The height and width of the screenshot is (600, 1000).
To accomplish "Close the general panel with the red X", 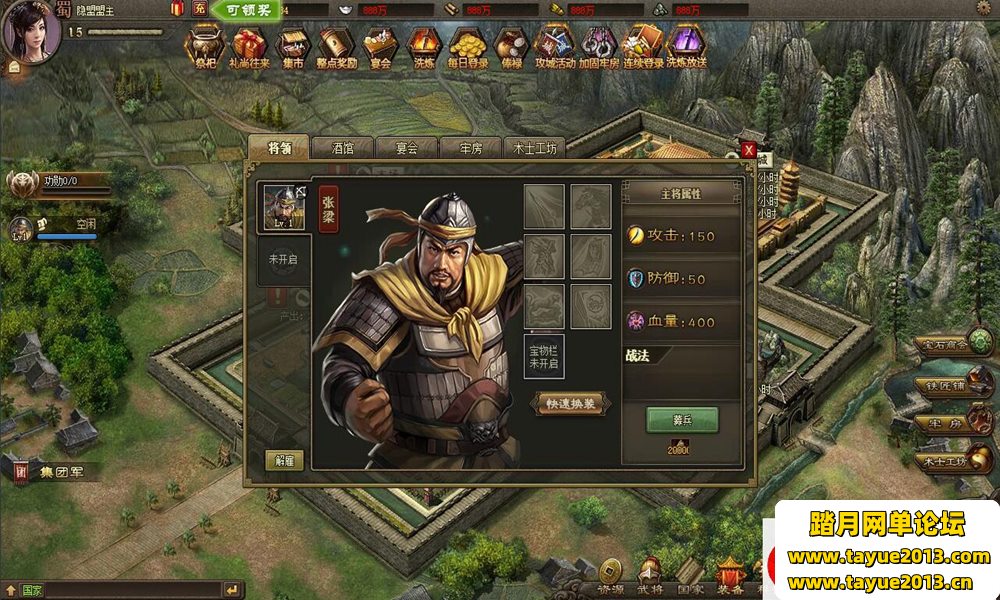I will (748, 150).
